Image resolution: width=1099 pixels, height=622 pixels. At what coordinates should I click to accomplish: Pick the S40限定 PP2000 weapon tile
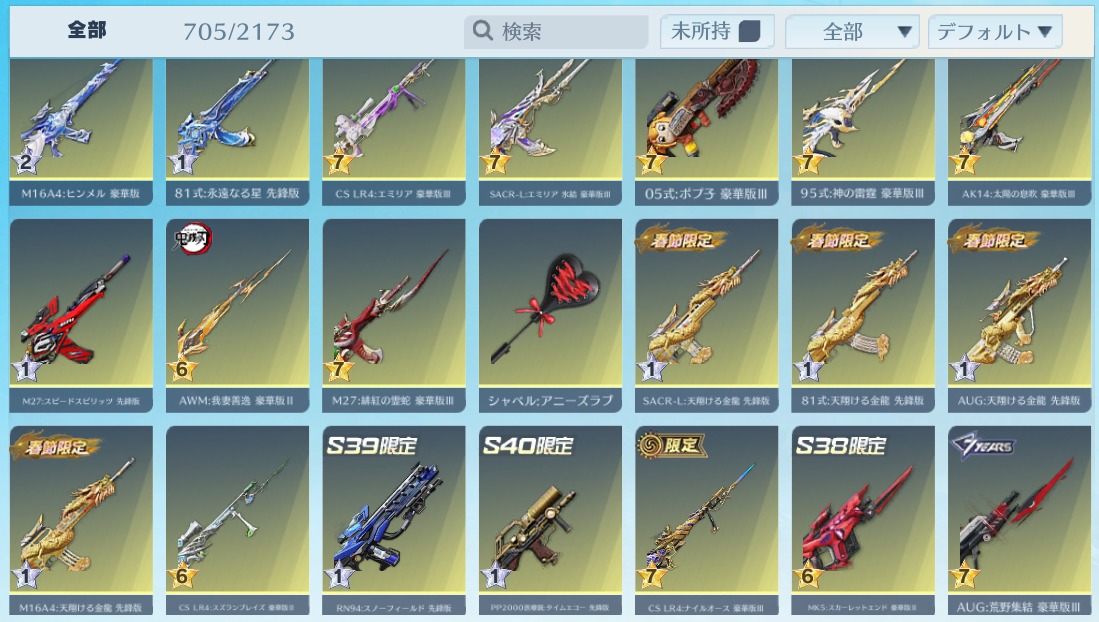click(x=550, y=515)
